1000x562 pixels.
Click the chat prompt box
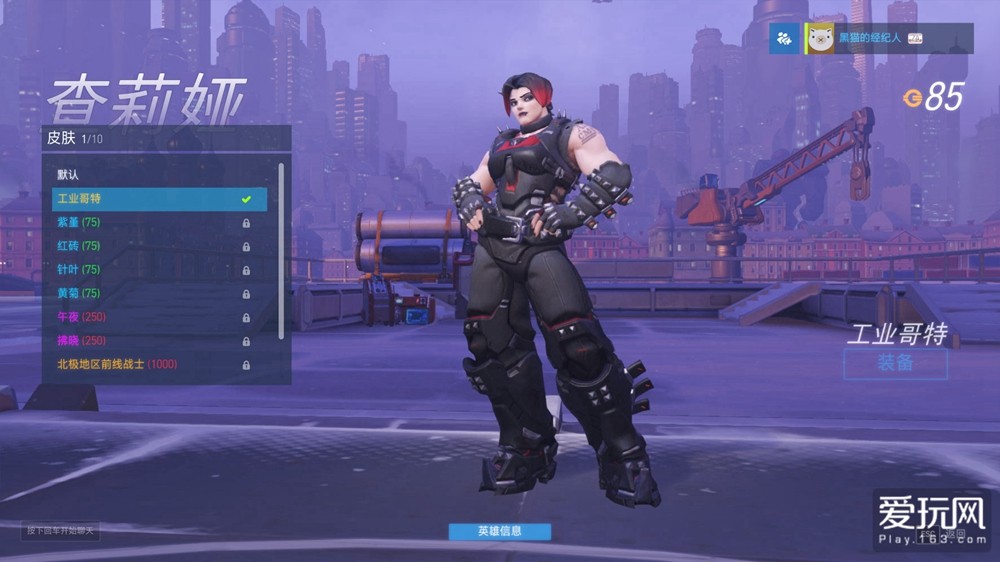tap(62, 530)
